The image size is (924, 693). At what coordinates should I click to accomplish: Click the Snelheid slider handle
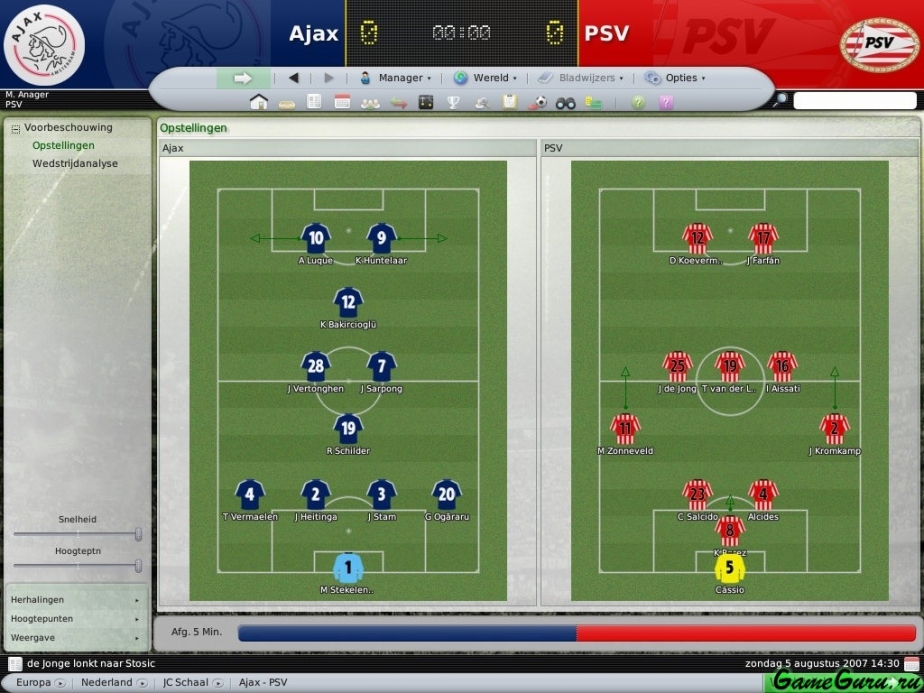pos(138,534)
